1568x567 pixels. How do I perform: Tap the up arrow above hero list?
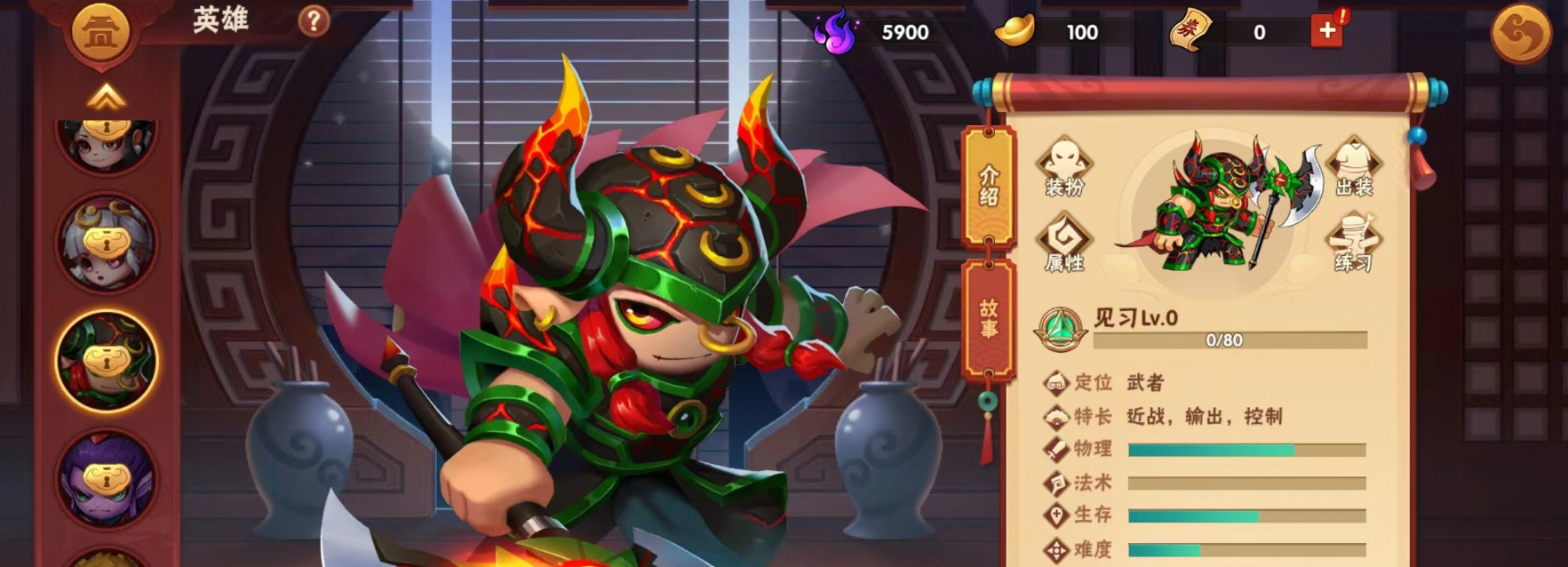pyautogui.click(x=106, y=96)
